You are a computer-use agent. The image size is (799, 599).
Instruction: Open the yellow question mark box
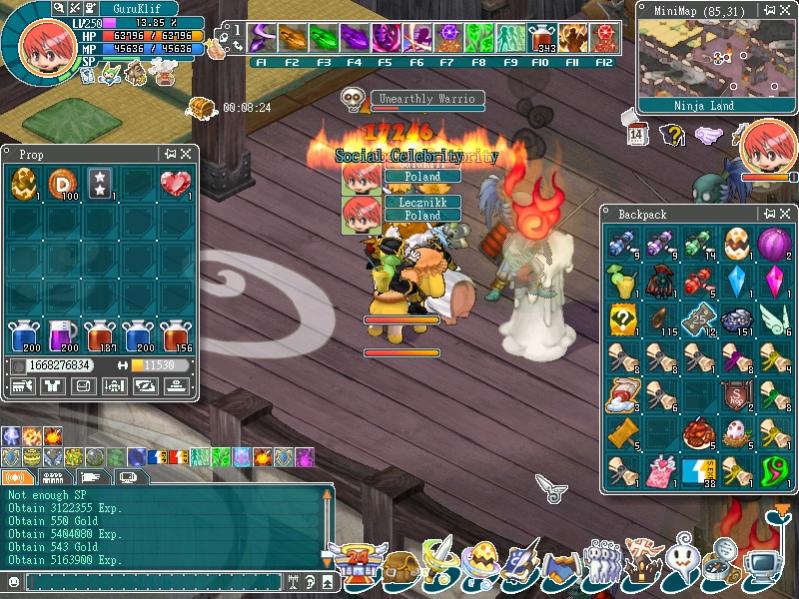click(624, 319)
